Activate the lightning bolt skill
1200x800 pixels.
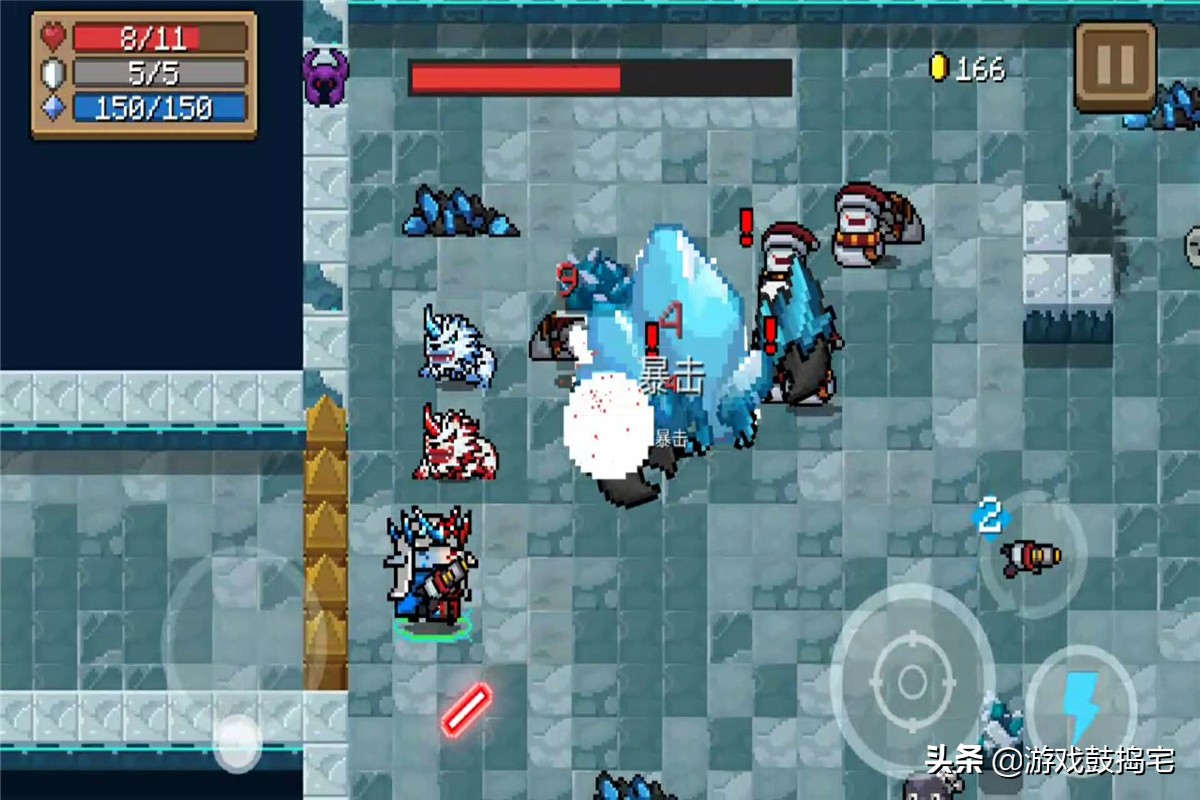pos(1080,706)
